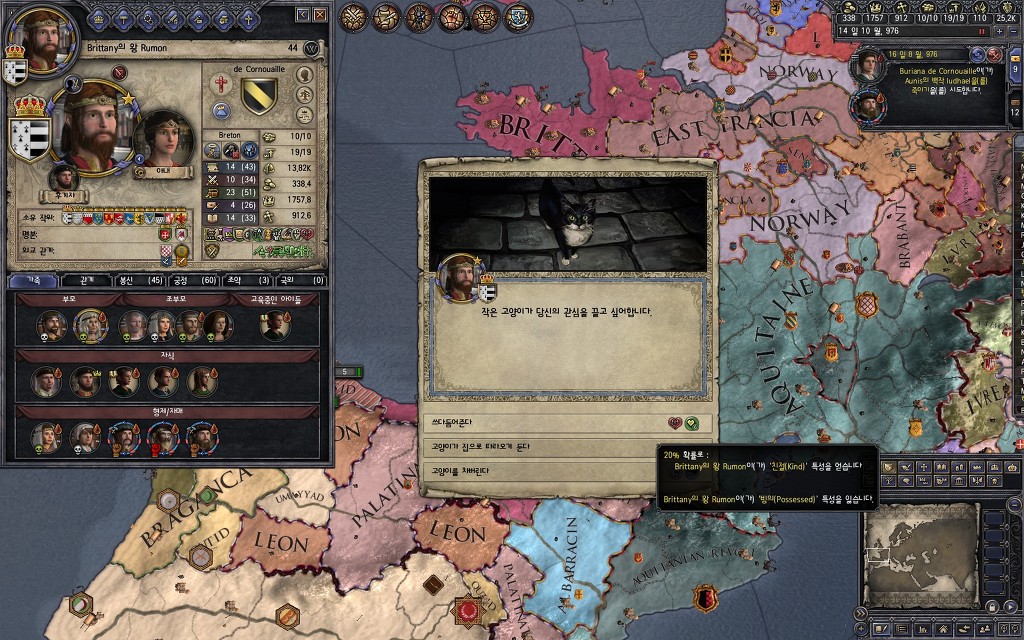View the de Cornouaille dynasty shield

point(259,97)
